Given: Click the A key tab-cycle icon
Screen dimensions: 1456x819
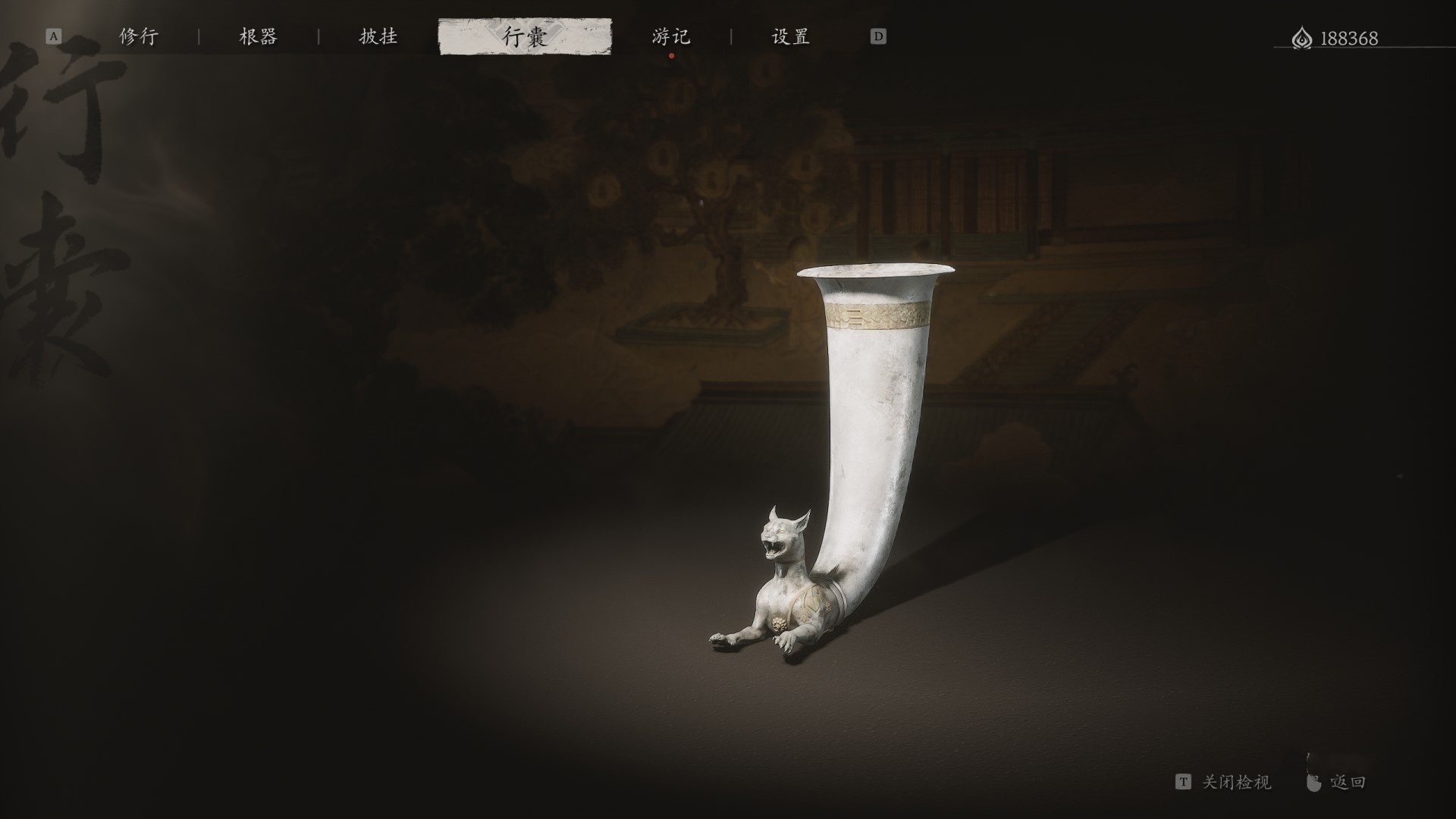Looking at the screenshot, I should [53, 36].
